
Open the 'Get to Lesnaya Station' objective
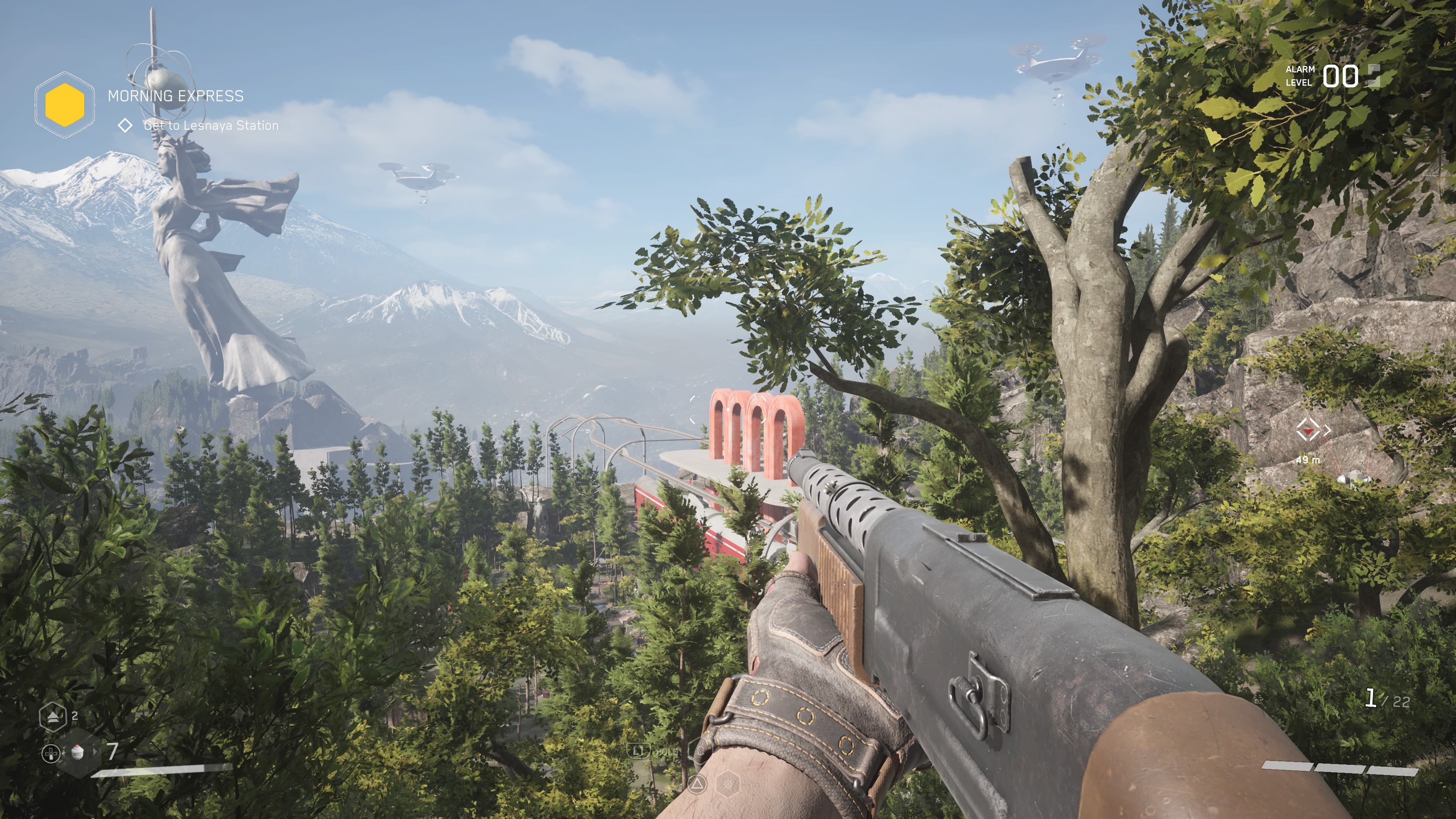coord(211,126)
